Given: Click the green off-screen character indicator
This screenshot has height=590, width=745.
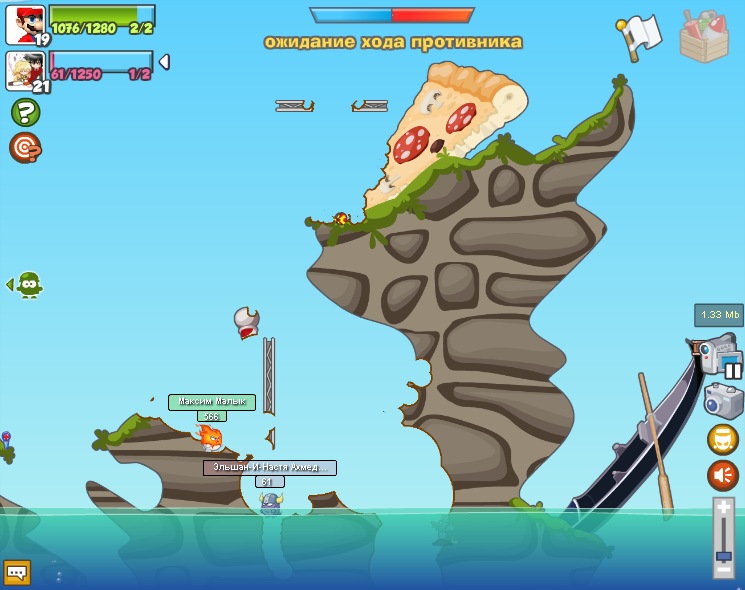Looking at the screenshot, I should [28, 285].
